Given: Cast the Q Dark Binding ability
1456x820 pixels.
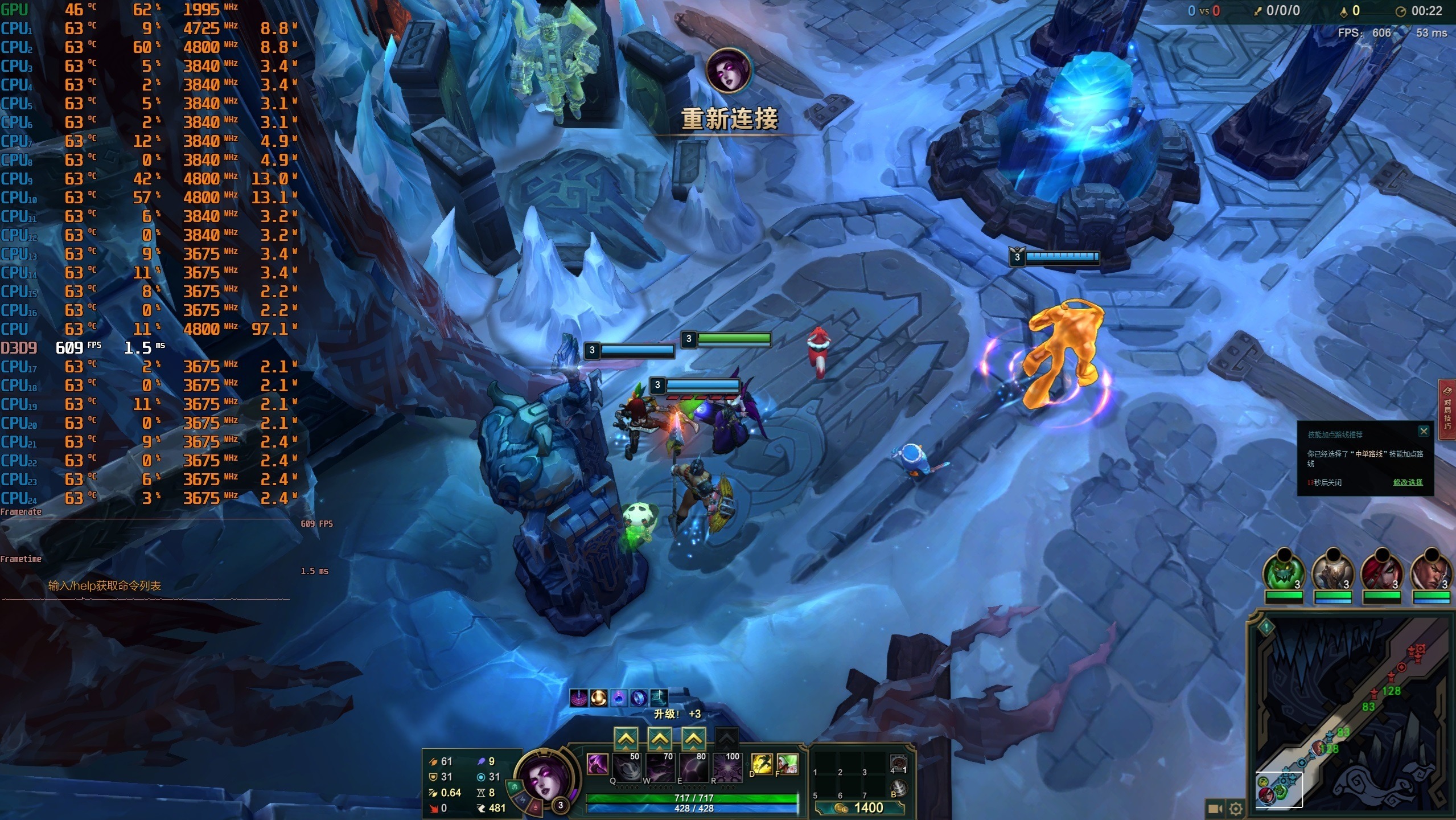Looking at the screenshot, I should 627,768.
